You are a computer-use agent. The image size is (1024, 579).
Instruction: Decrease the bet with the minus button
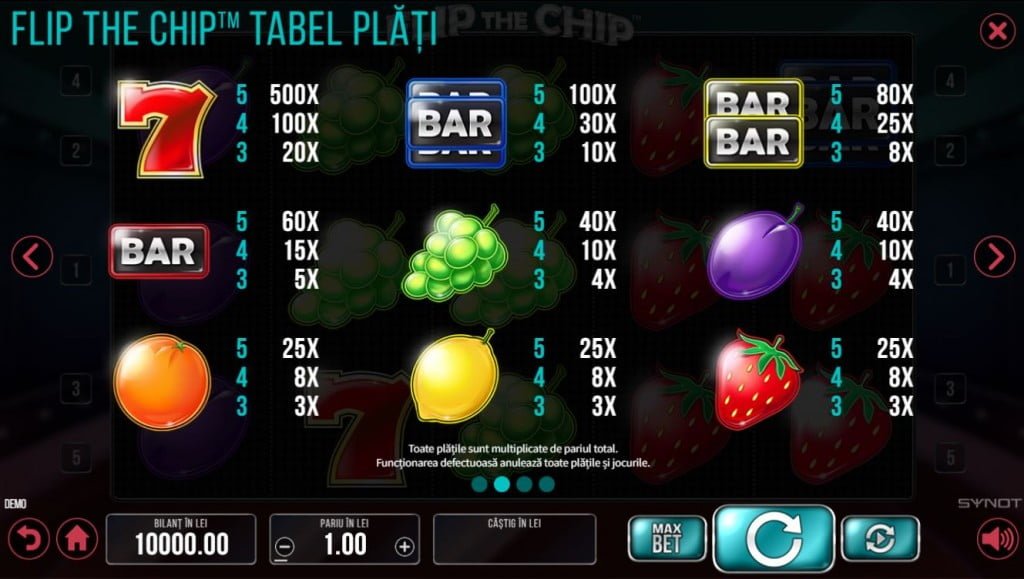pyautogui.click(x=285, y=547)
